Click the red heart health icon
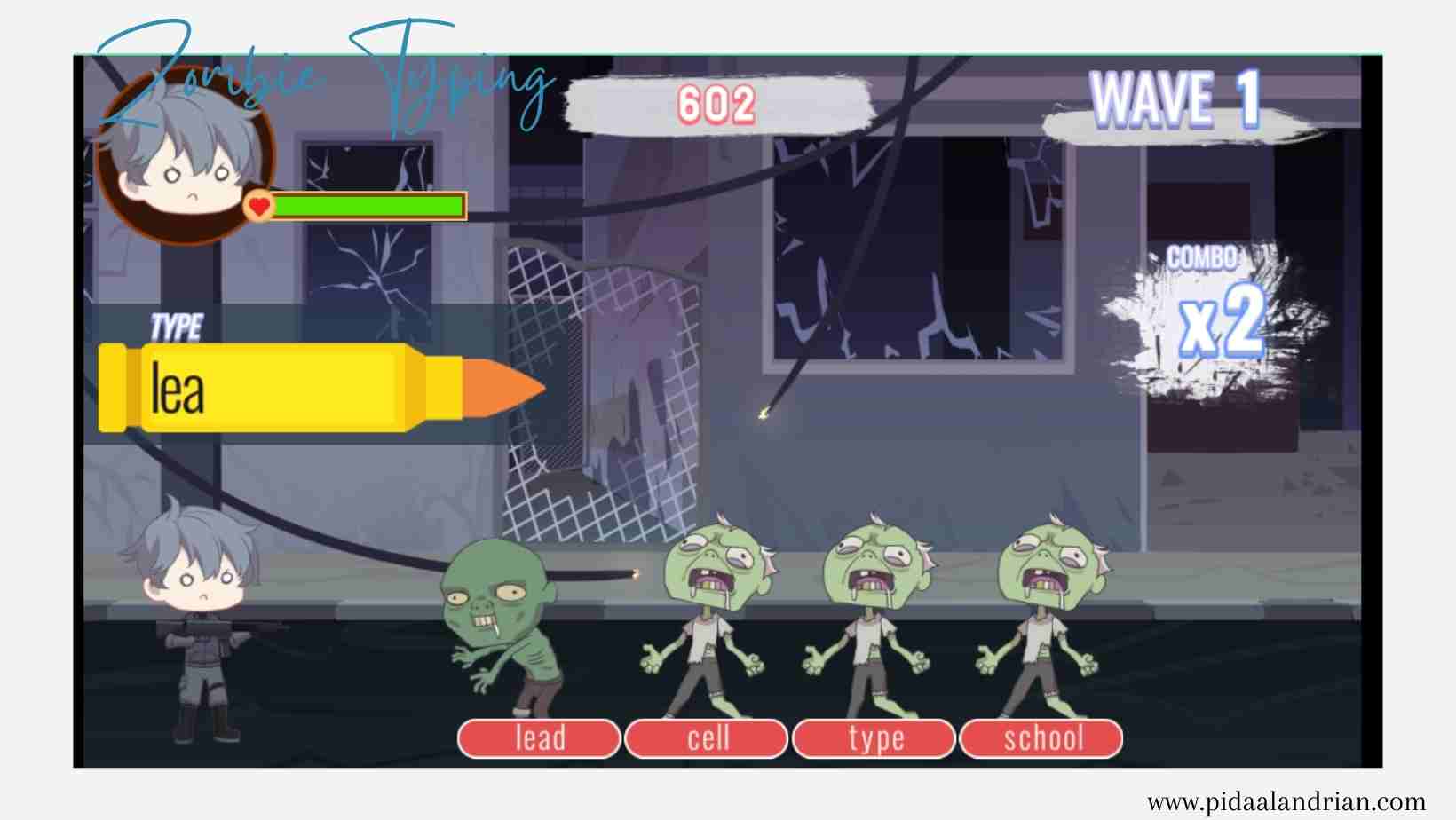1456x820 pixels. 257,207
